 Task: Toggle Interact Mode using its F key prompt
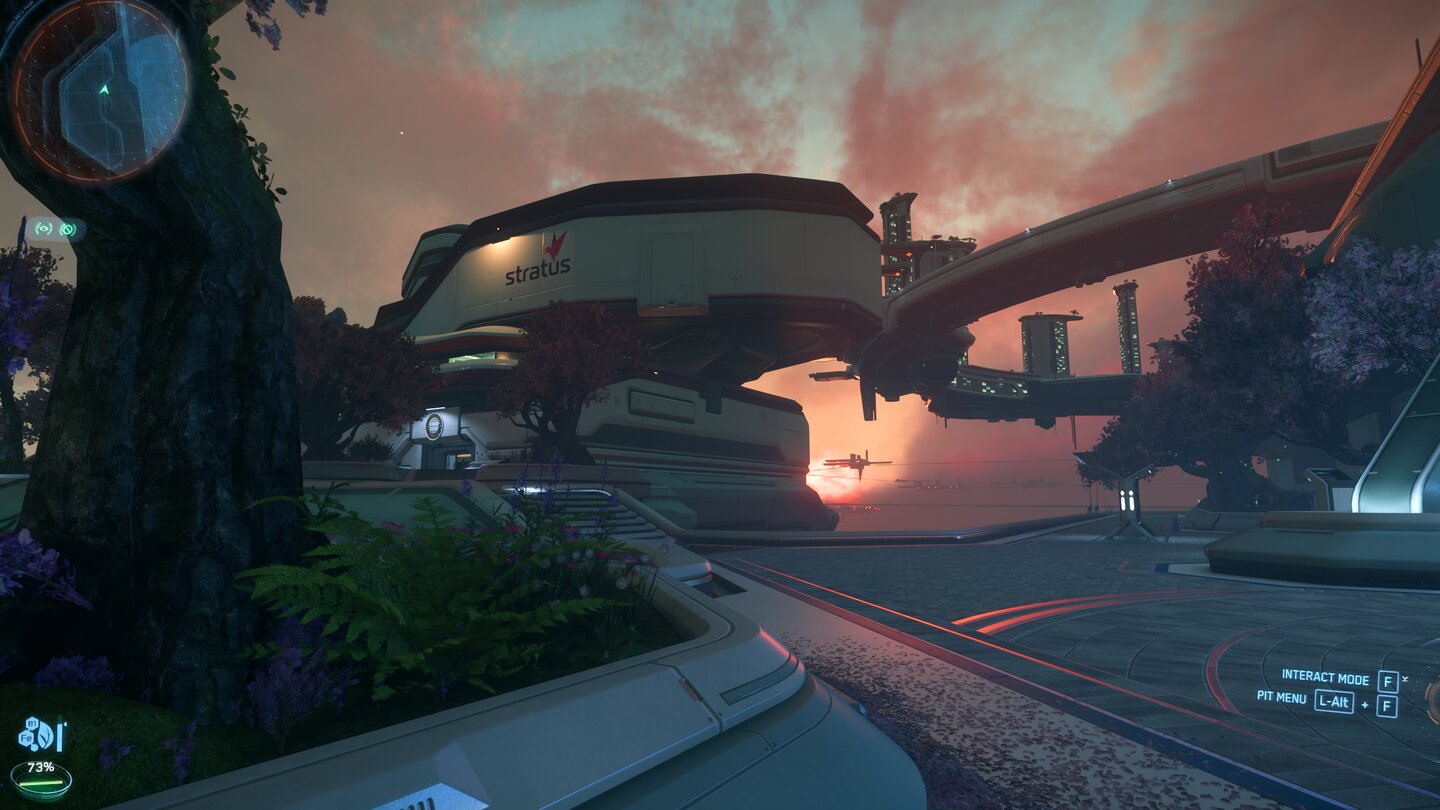click(x=1388, y=679)
